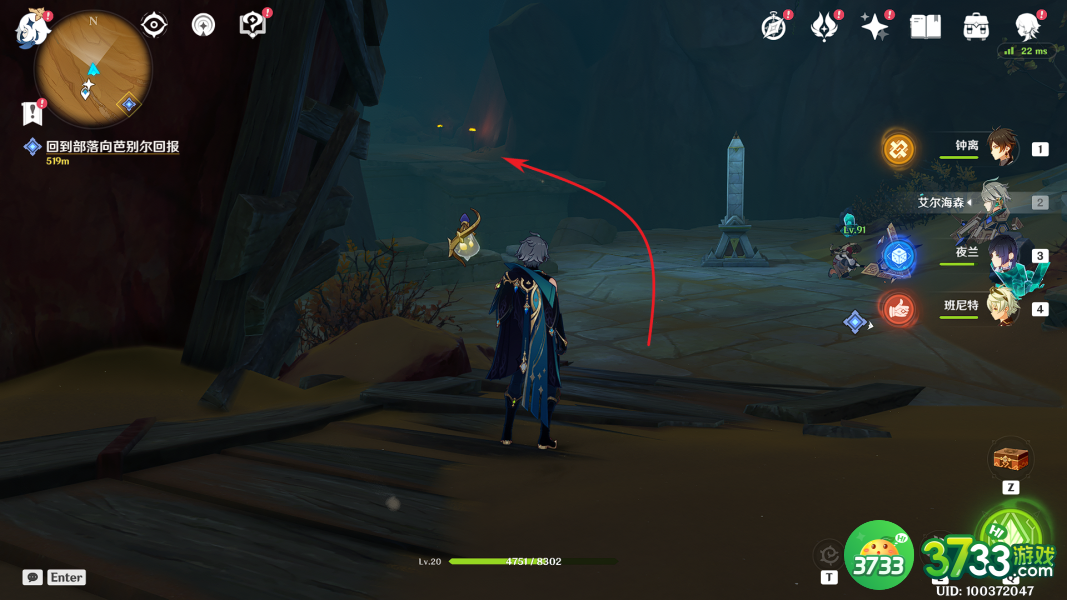Open the events compass icon

pyautogui.click(x=774, y=27)
